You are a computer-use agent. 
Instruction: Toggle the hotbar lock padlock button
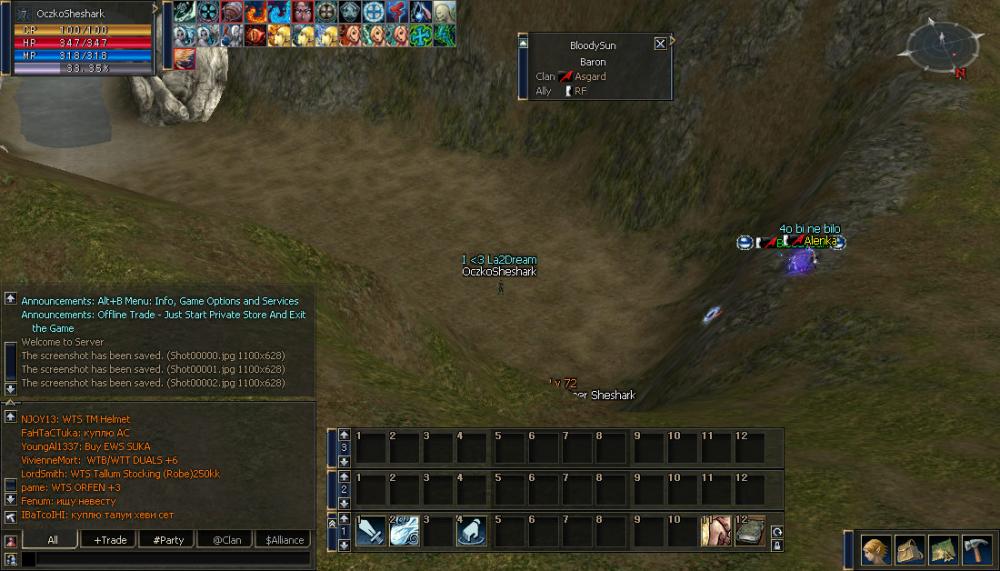[776, 545]
